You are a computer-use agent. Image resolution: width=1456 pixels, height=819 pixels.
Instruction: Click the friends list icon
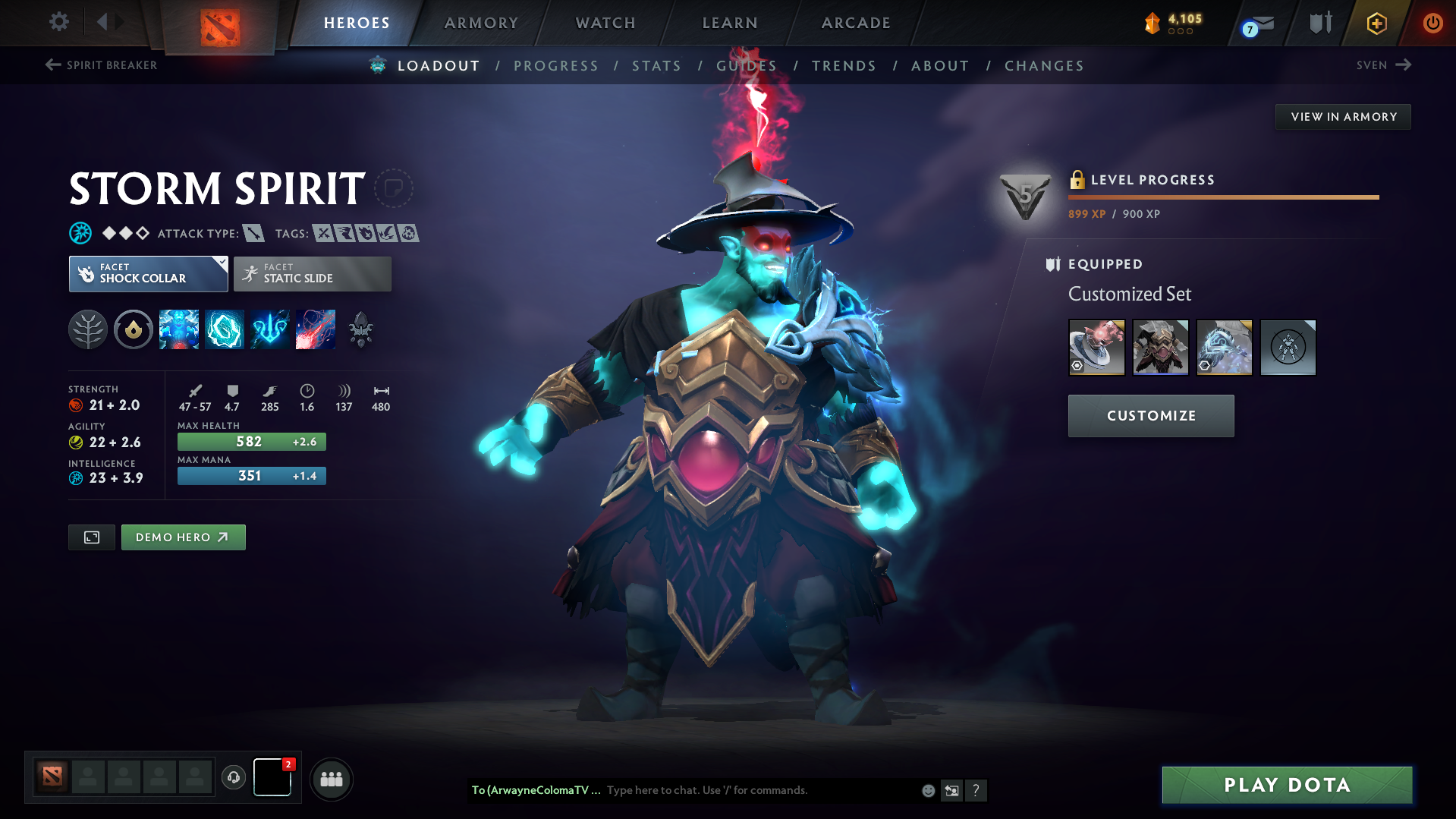[331, 779]
